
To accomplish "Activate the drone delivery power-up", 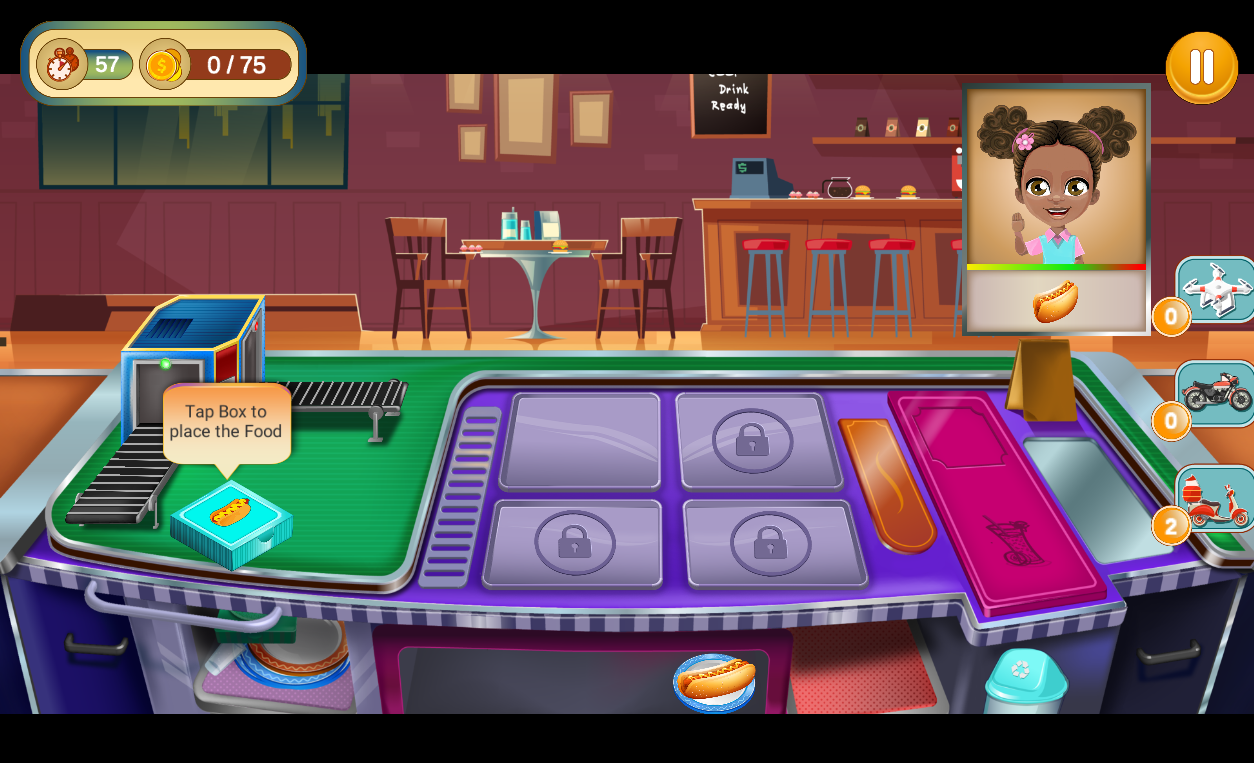I will [1215, 290].
